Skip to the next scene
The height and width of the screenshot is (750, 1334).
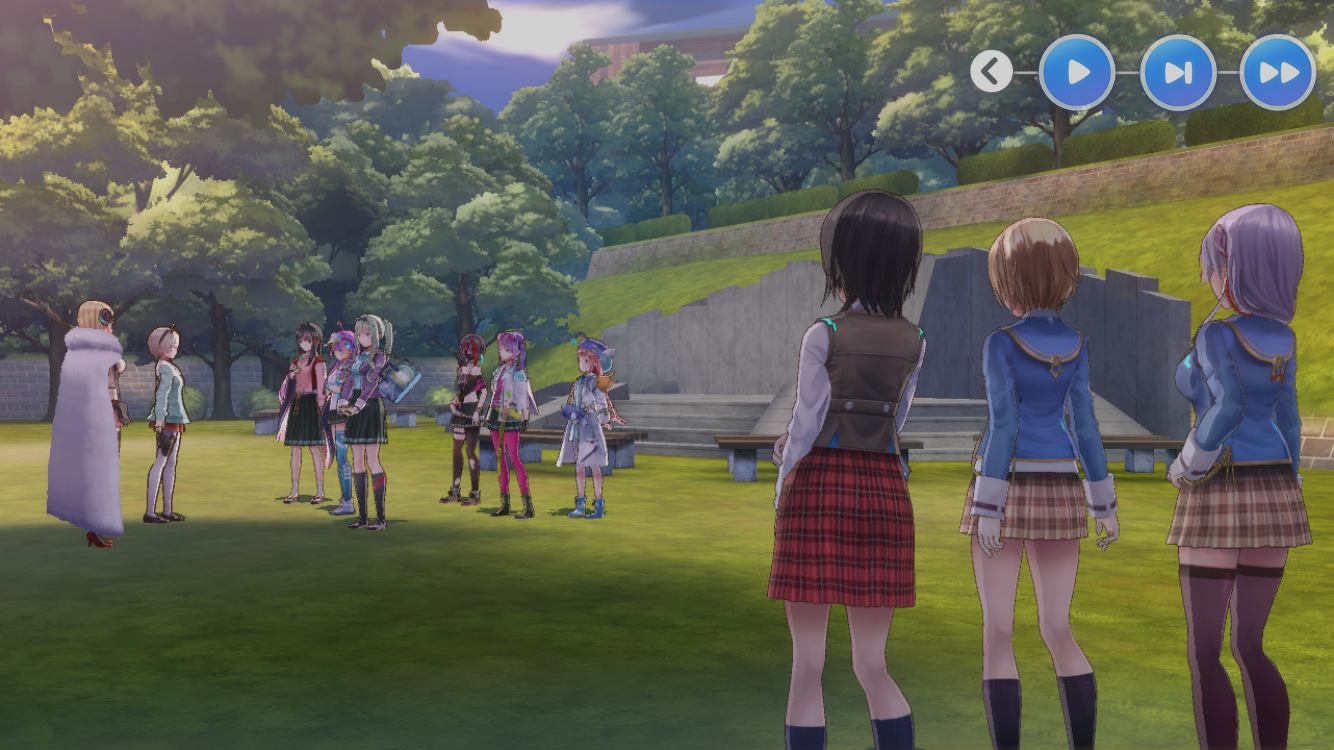pos(1178,72)
